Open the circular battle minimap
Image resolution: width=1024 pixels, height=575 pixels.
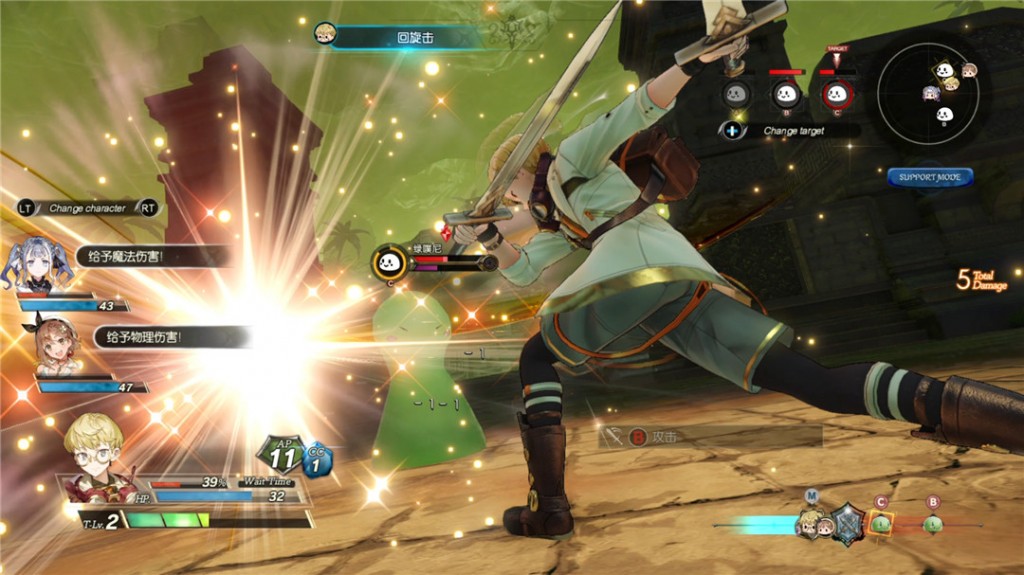pyautogui.click(x=928, y=92)
